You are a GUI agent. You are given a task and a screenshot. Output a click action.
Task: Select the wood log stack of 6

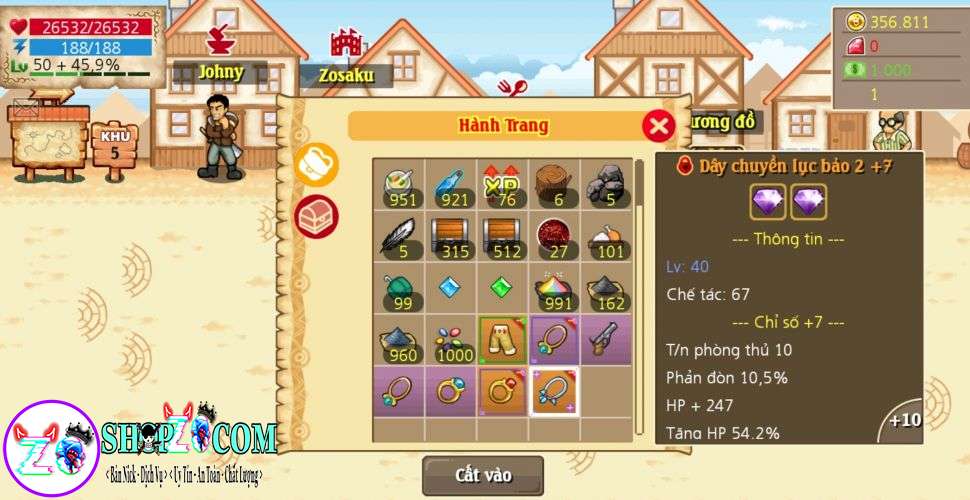pyautogui.click(x=556, y=183)
